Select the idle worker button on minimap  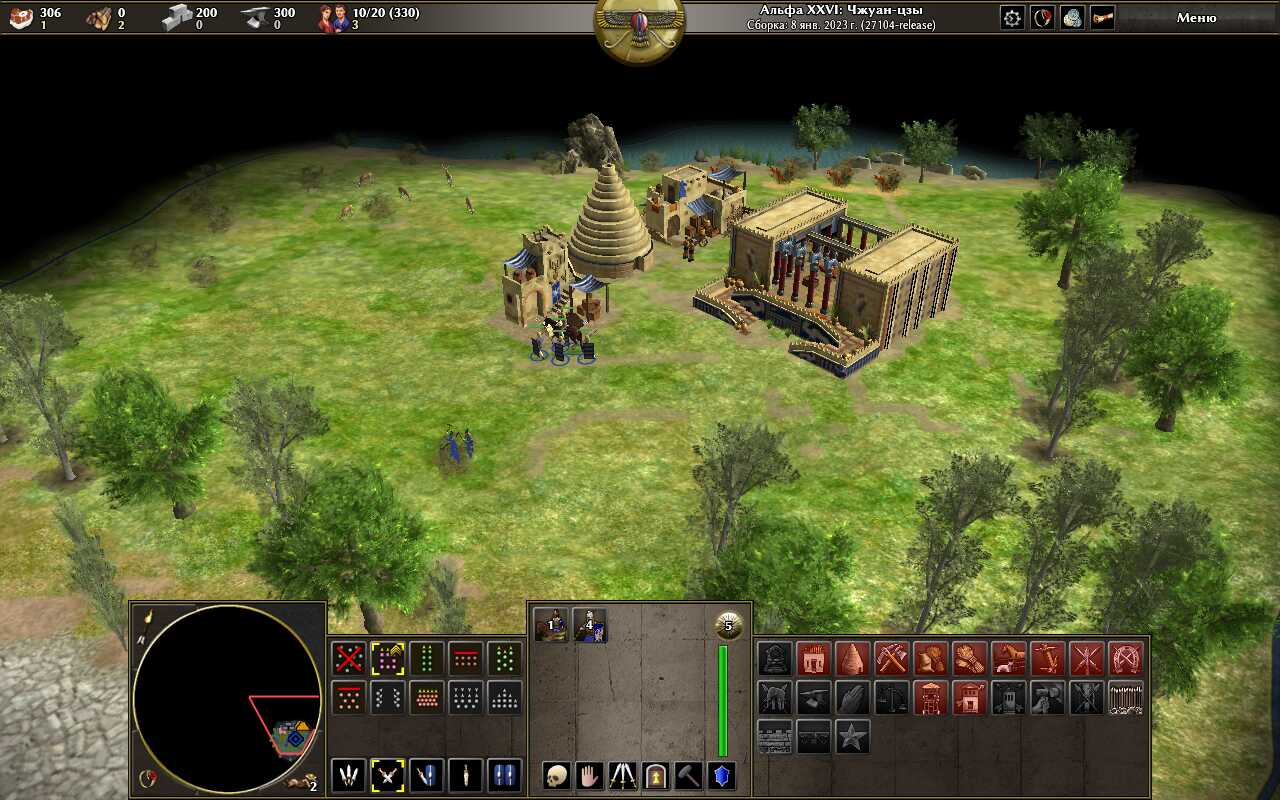pyautogui.click(x=298, y=781)
